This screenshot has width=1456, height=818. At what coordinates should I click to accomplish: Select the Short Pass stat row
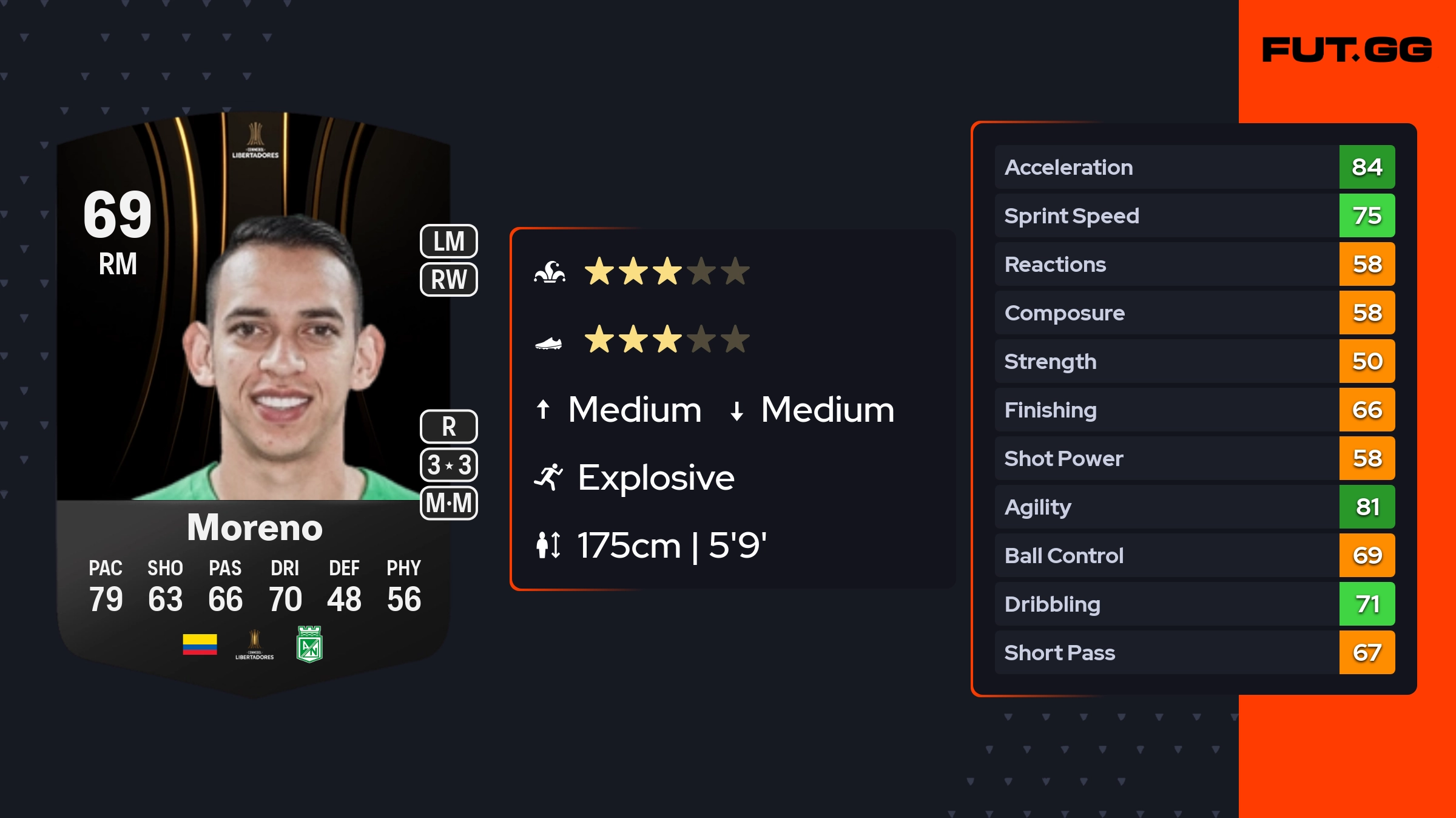1194,652
